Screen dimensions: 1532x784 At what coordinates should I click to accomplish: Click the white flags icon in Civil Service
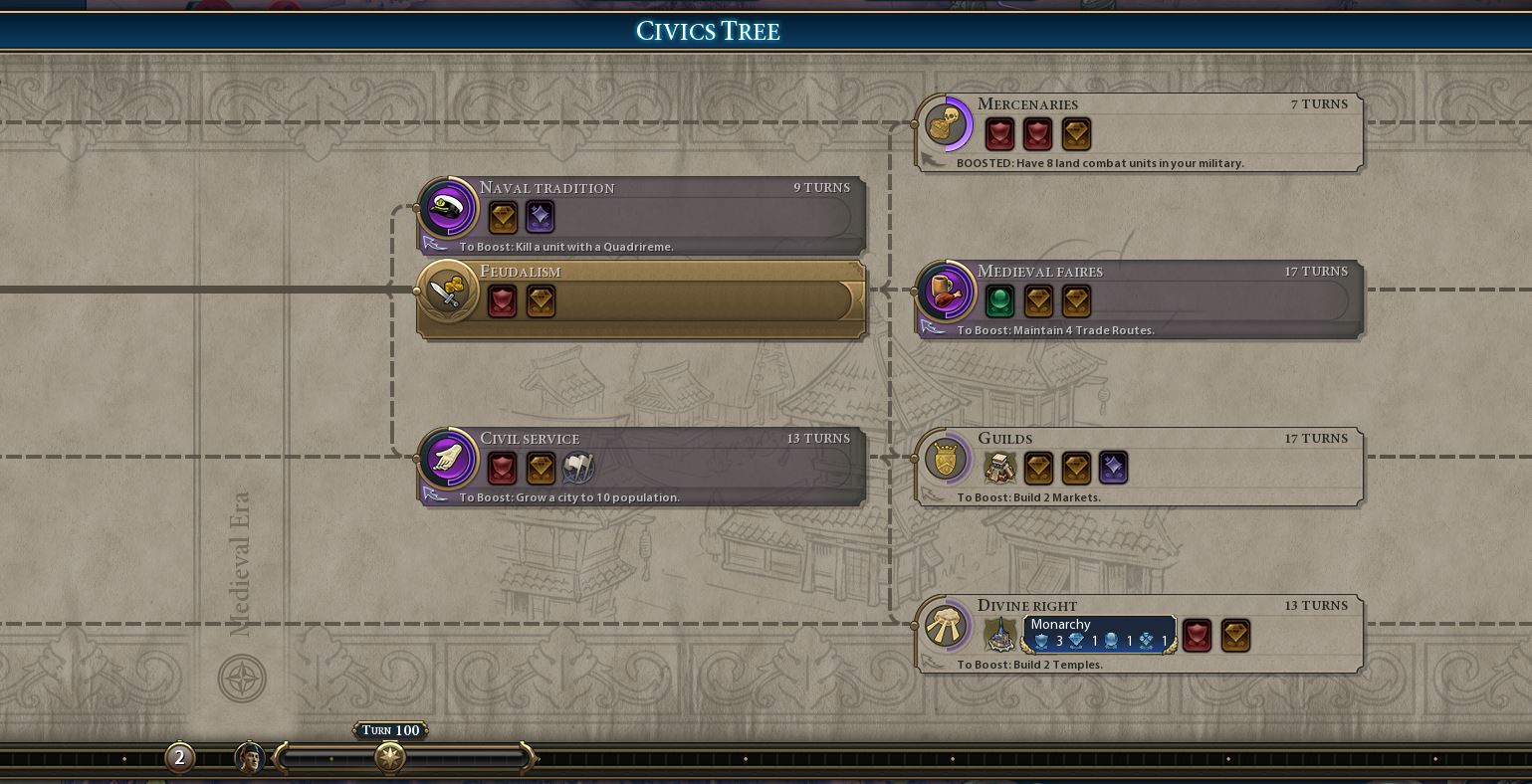coord(578,468)
